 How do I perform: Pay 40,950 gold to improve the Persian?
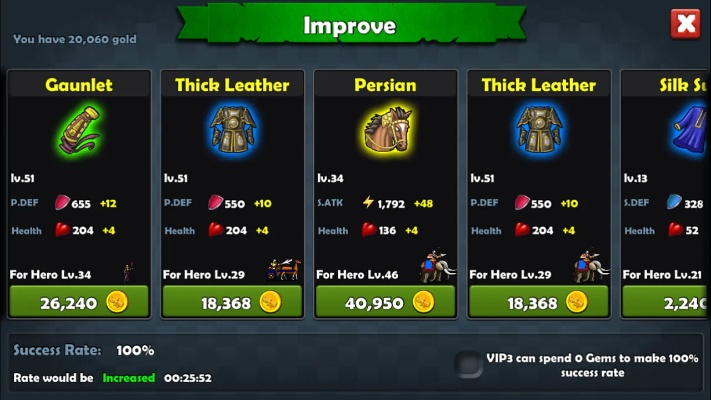pos(385,302)
